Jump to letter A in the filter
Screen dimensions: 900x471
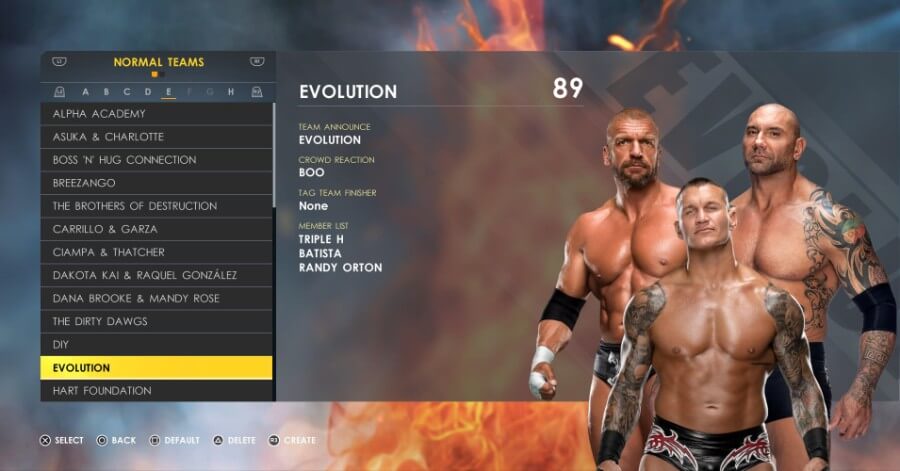tap(86, 92)
